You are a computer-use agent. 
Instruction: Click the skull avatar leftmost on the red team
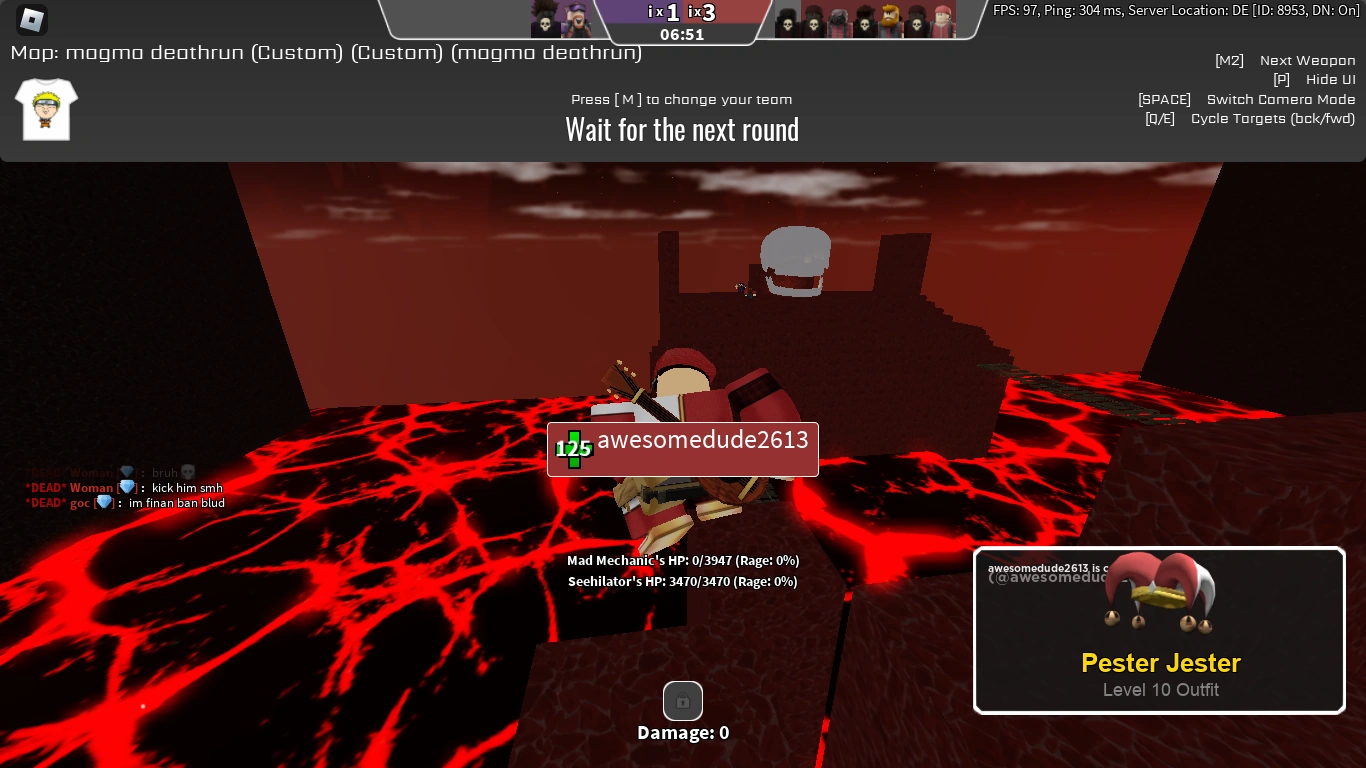788,22
